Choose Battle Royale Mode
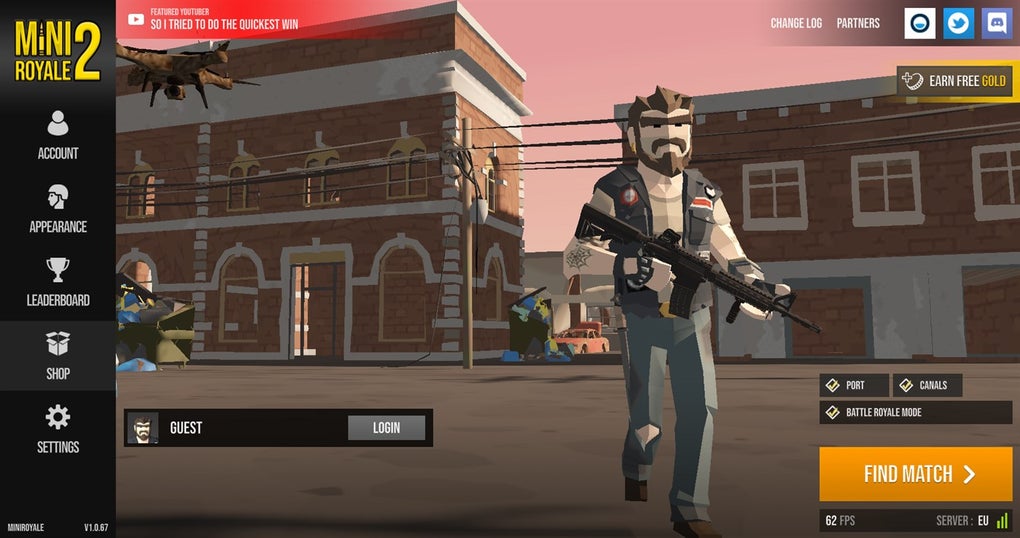 pyautogui.click(x=915, y=412)
